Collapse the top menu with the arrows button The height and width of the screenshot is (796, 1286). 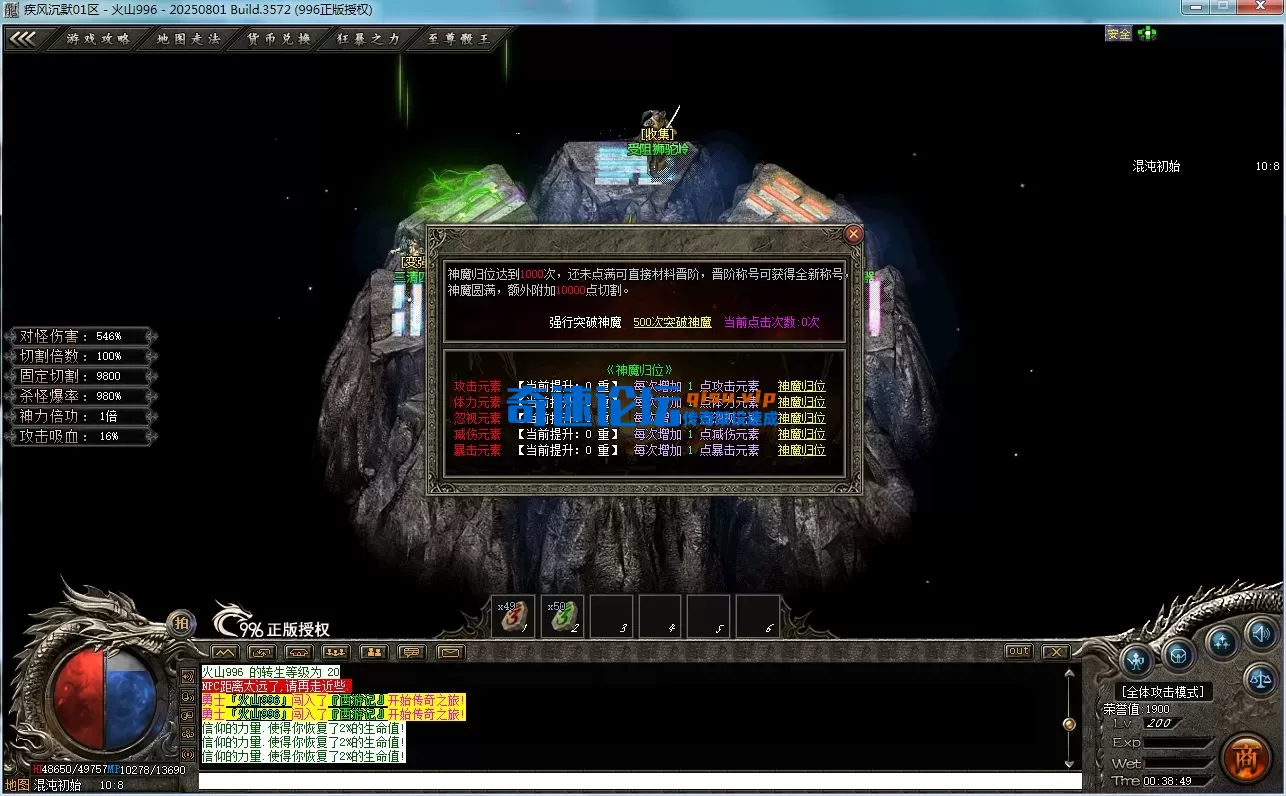pyautogui.click(x=23, y=39)
